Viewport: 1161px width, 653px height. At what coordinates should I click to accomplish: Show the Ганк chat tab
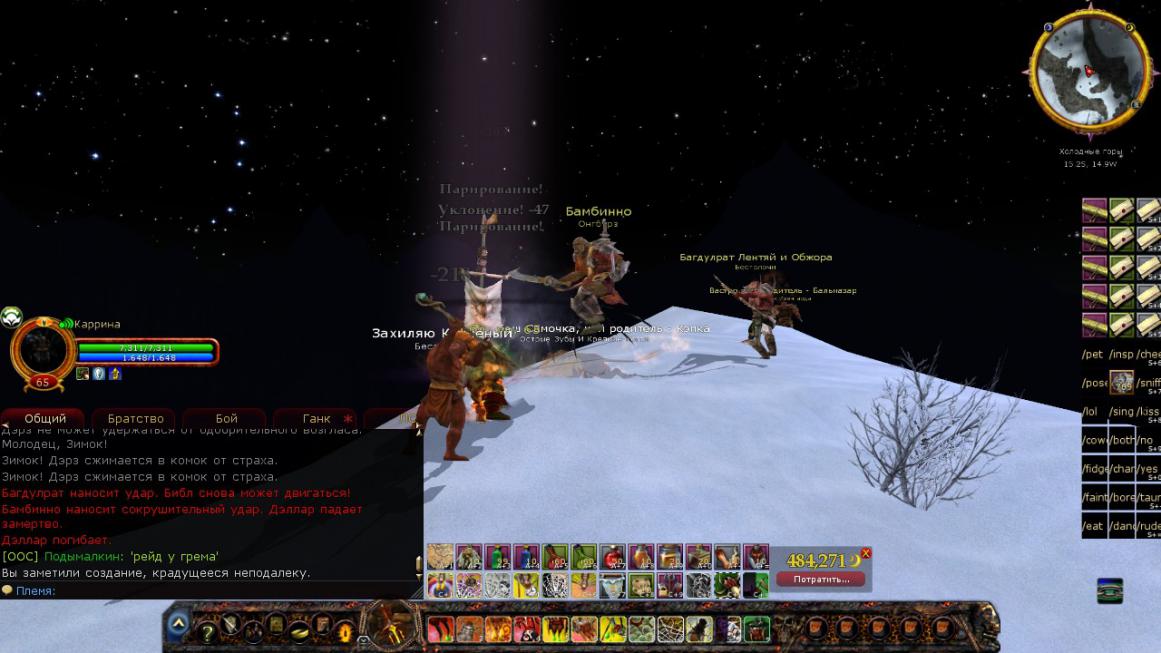(x=316, y=419)
